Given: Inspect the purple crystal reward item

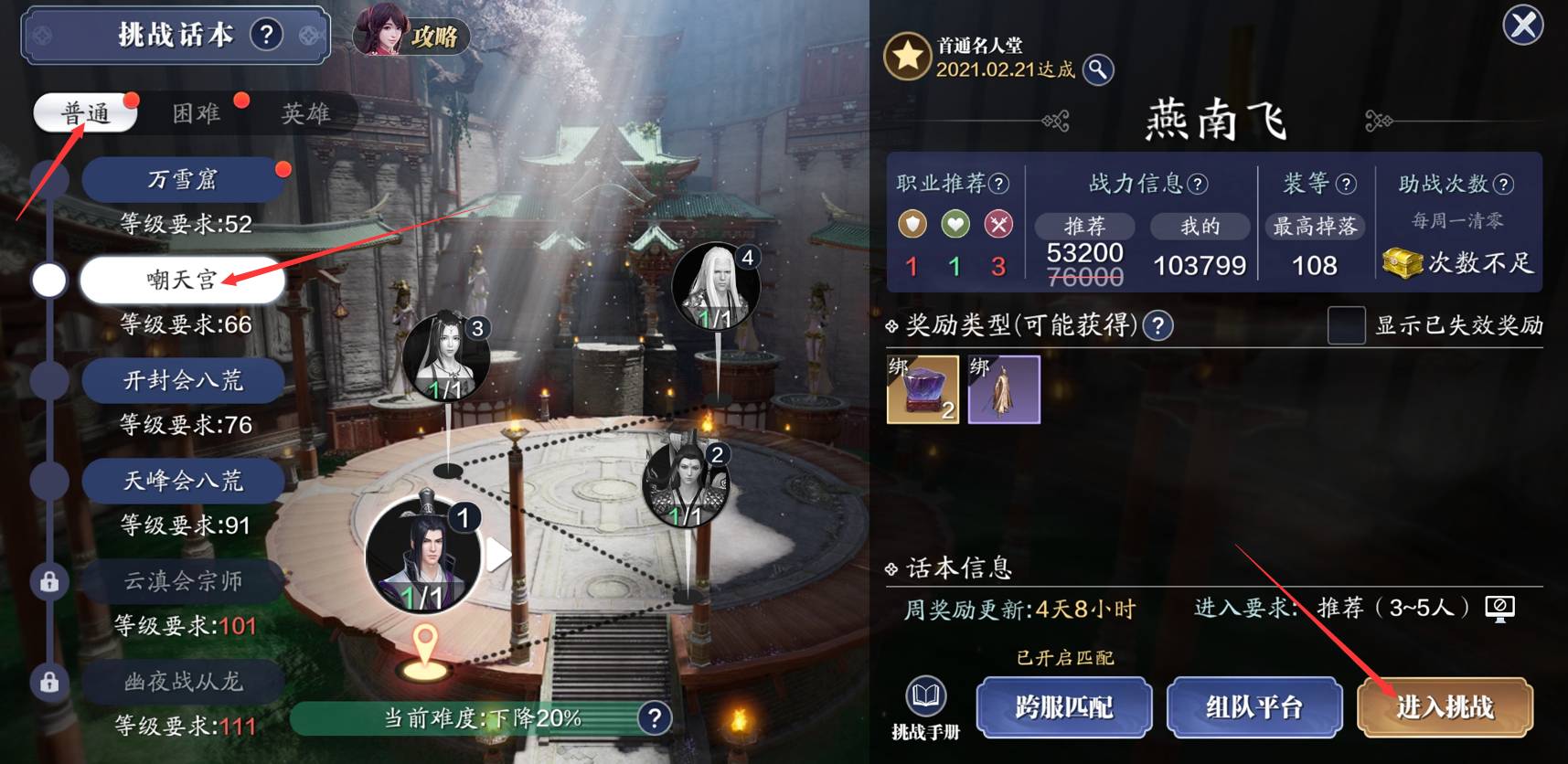Looking at the screenshot, I should coord(923,389).
